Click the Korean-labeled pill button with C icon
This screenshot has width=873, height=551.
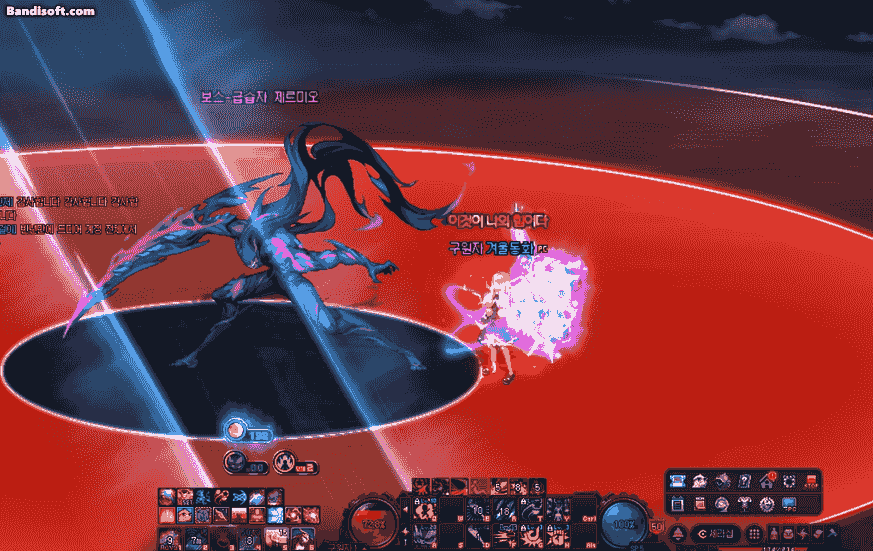(x=717, y=533)
